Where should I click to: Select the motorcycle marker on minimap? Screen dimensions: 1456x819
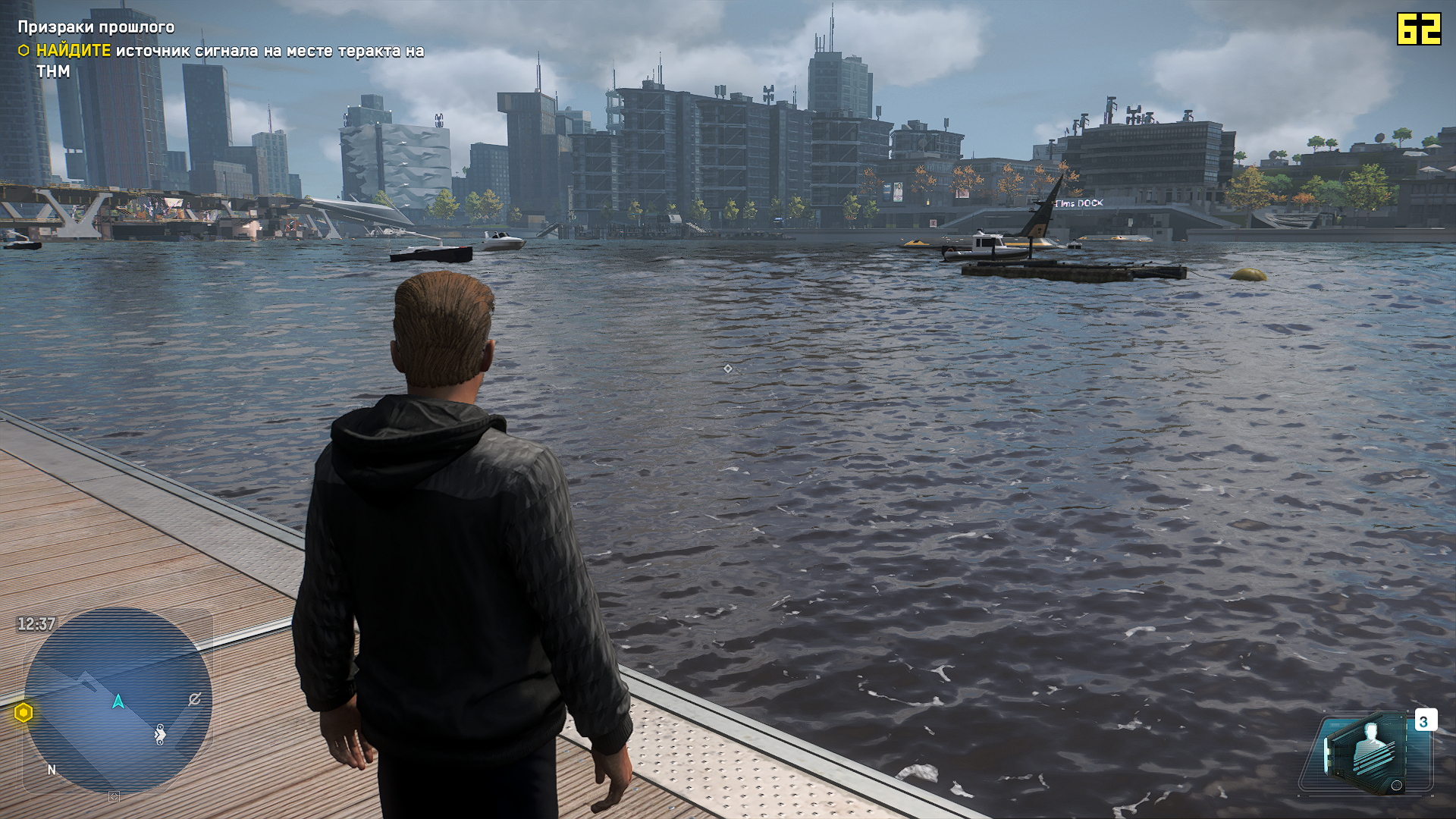[160, 734]
